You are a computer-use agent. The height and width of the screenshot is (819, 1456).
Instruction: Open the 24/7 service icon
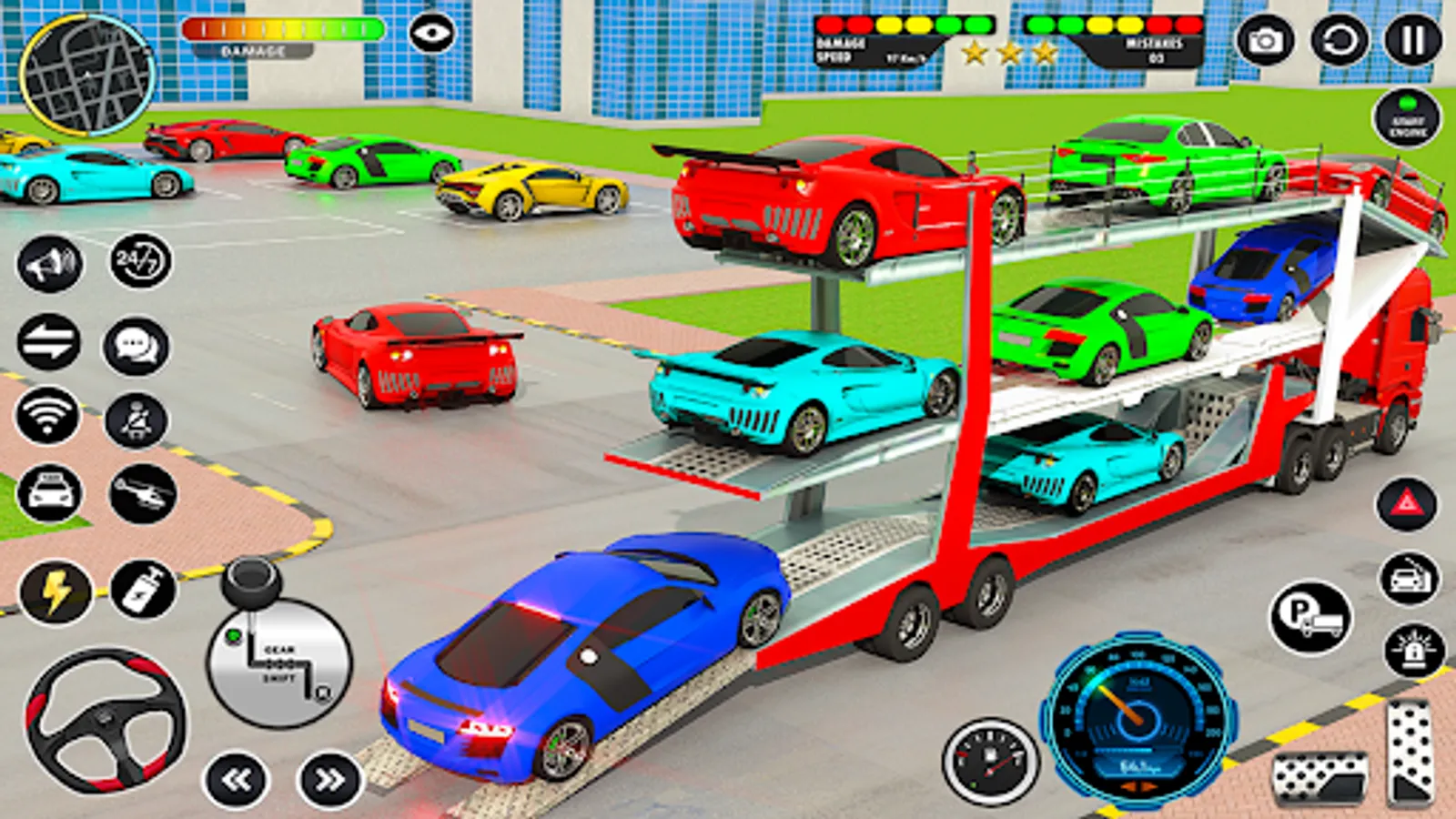point(139,262)
